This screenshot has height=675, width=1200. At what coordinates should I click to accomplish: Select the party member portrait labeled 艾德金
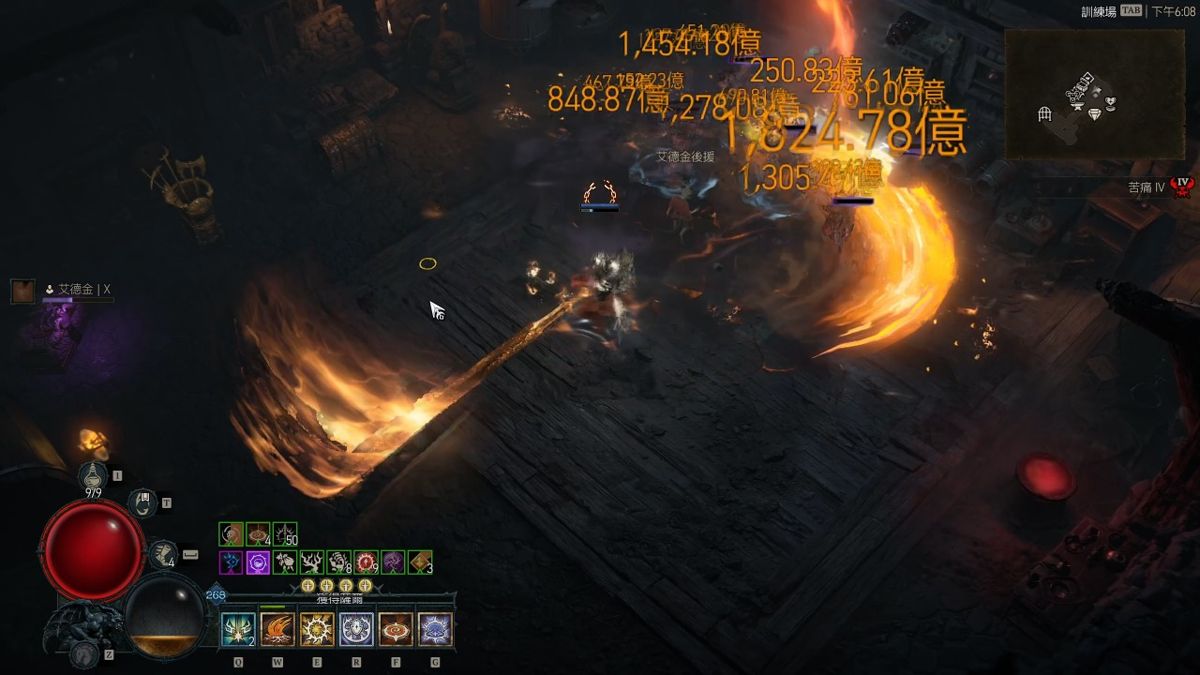[x=23, y=291]
